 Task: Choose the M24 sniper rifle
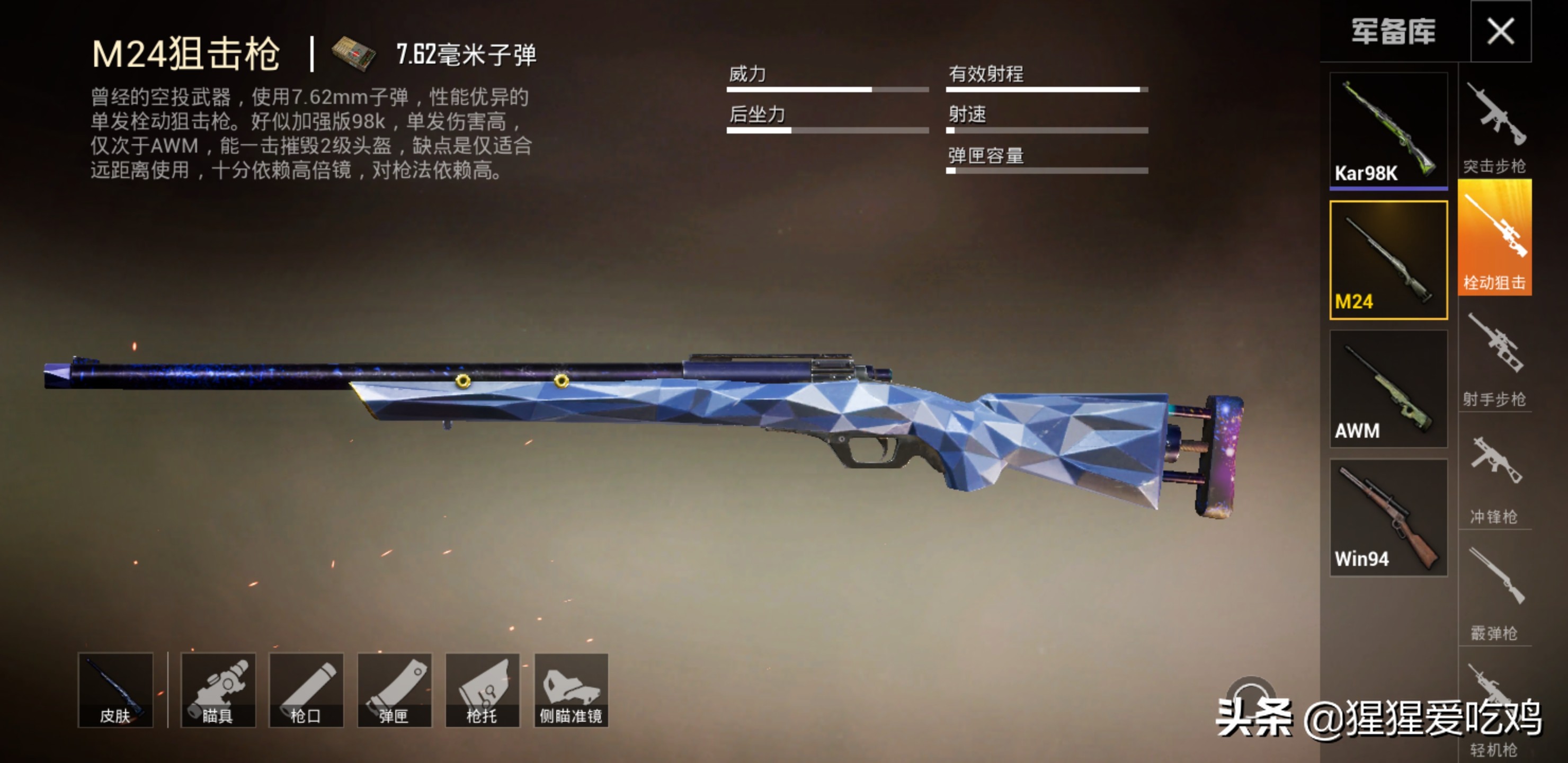click(x=1388, y=260)
